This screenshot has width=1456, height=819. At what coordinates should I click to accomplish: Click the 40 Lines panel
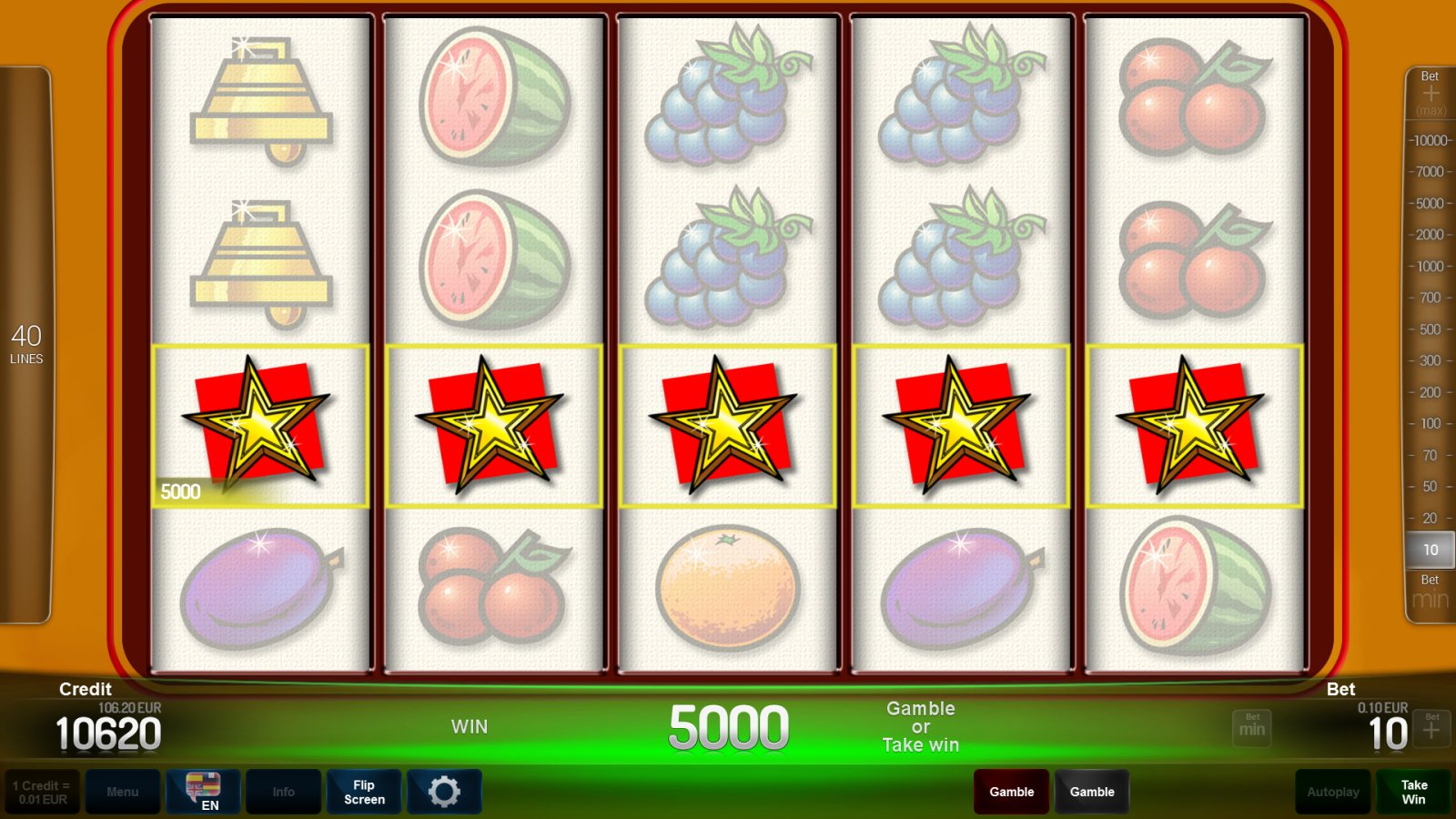(x=25, y=345)
